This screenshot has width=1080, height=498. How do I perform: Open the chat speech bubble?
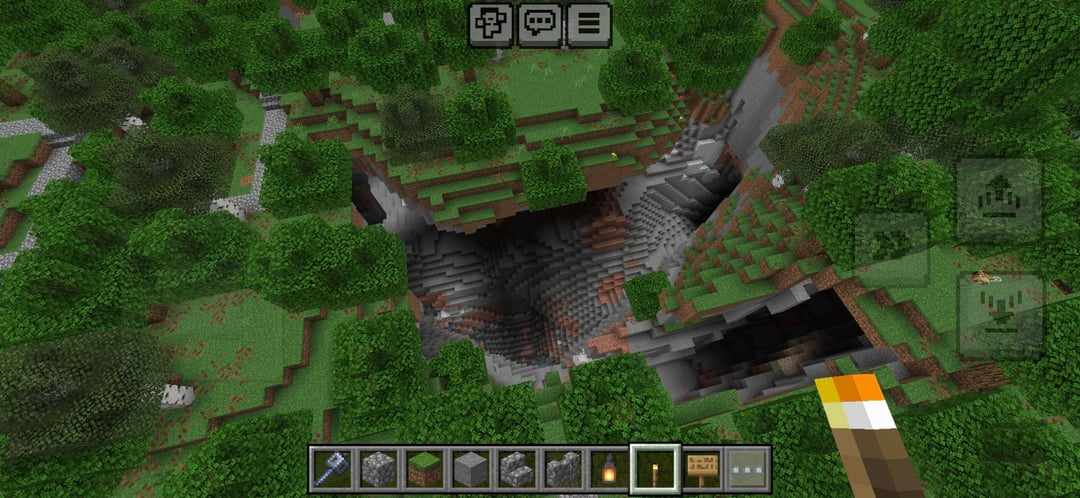click(x=539, y=23)
